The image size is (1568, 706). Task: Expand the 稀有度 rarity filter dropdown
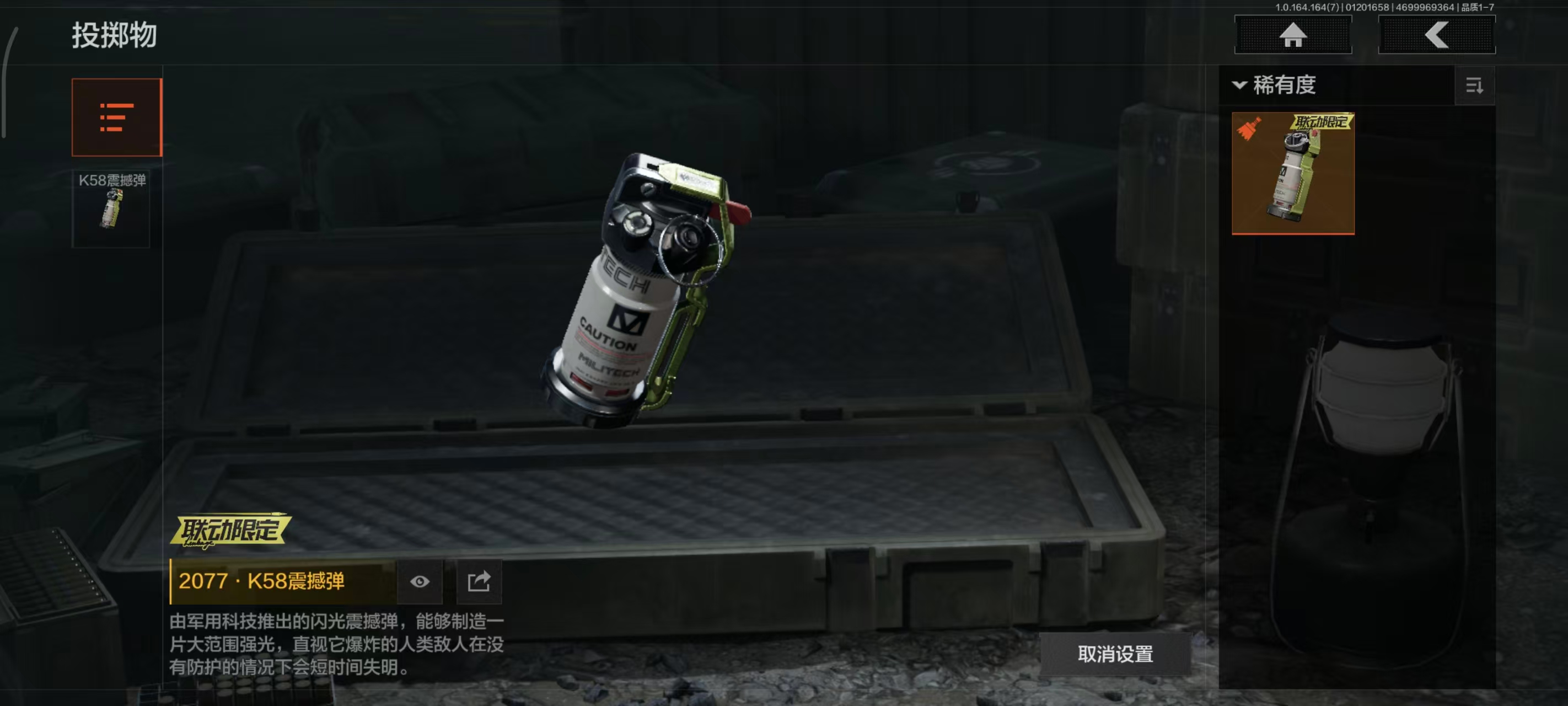coord(1275,85)
